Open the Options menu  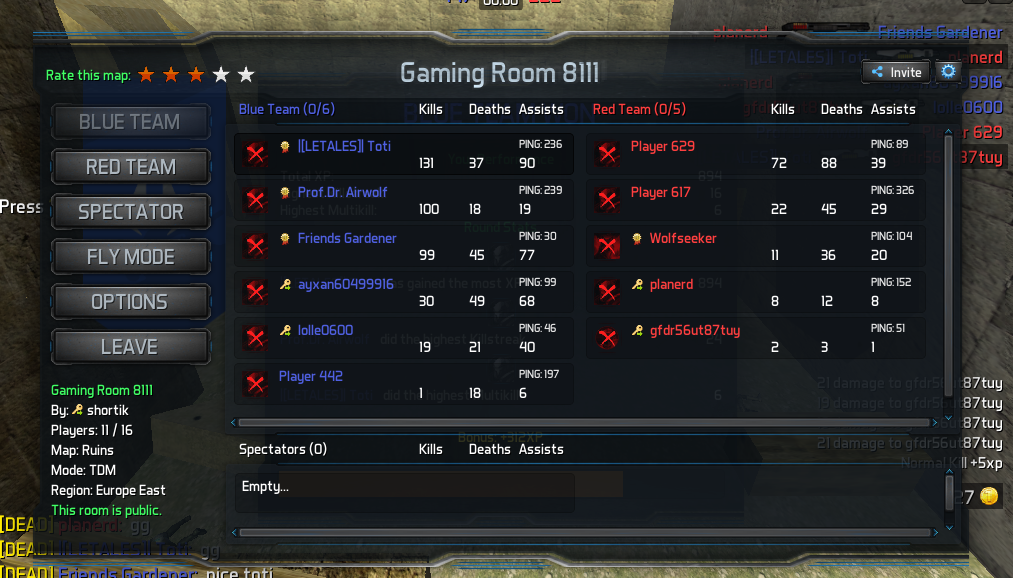point(130,302)
